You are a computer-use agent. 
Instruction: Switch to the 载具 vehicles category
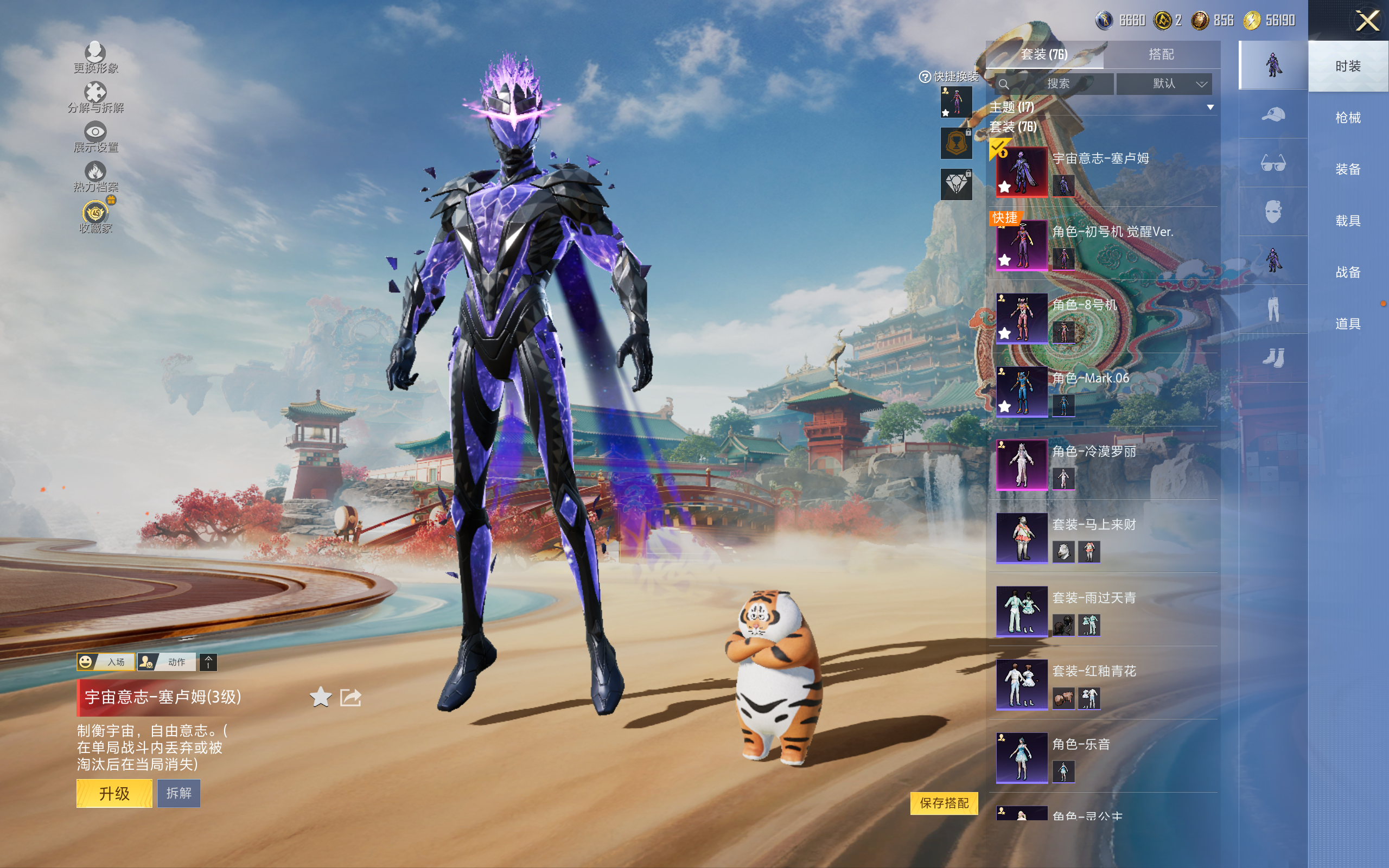click(1347, 220)
